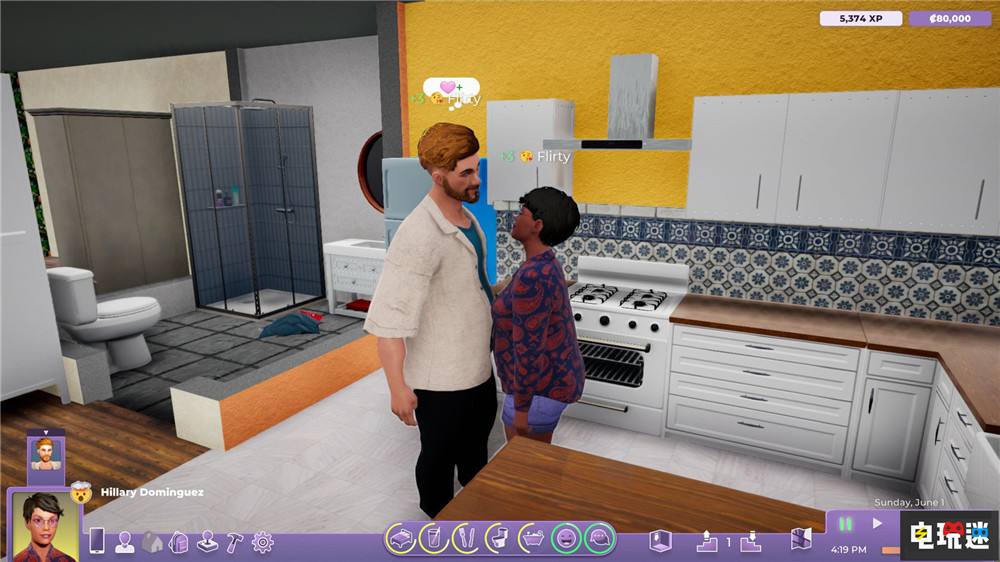
Task: Select the smiley face fun need icon
Action: pos(566,540)
